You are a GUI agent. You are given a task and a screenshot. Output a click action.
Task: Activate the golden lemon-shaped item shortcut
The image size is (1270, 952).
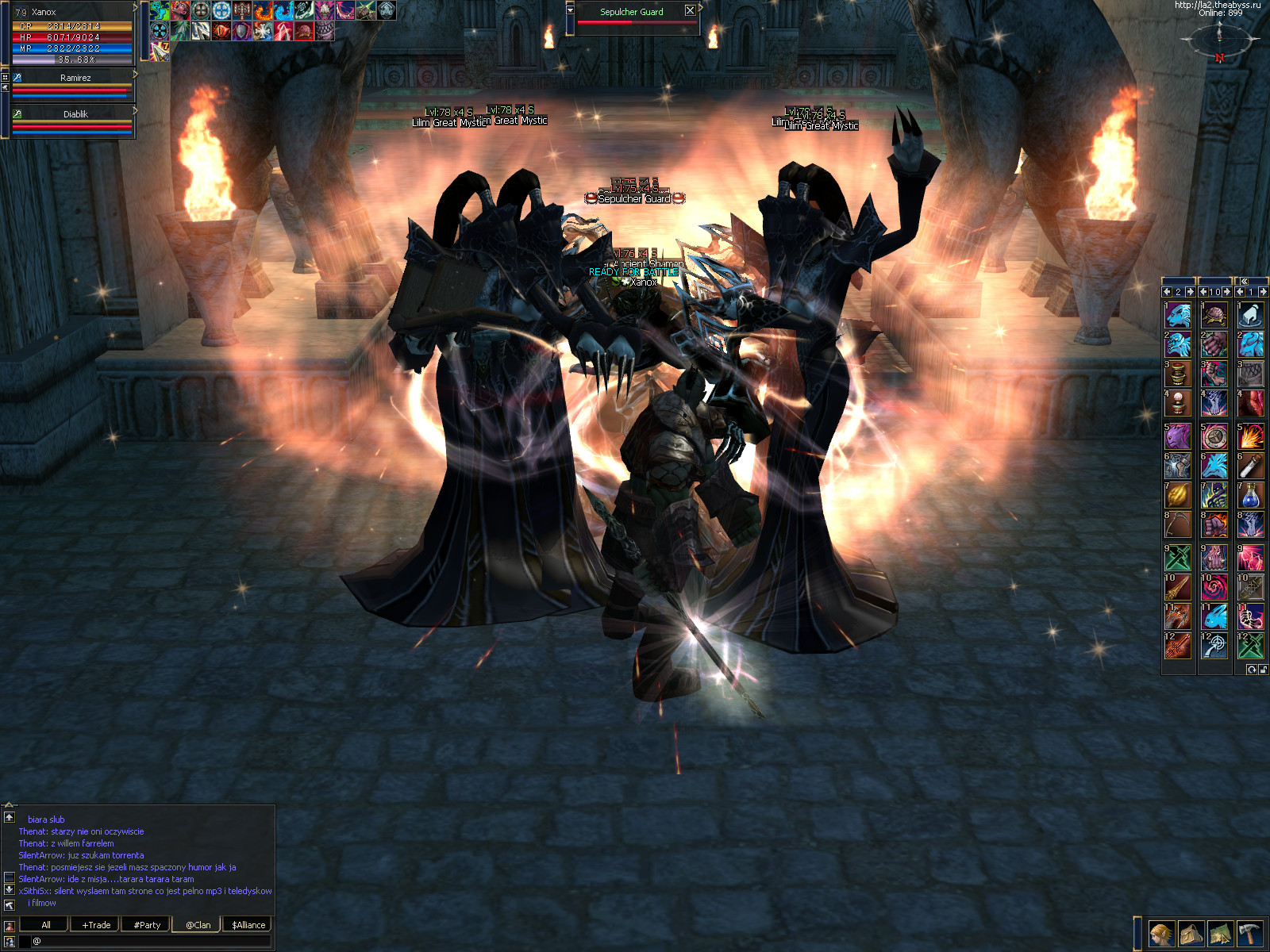click(1178, 496)
